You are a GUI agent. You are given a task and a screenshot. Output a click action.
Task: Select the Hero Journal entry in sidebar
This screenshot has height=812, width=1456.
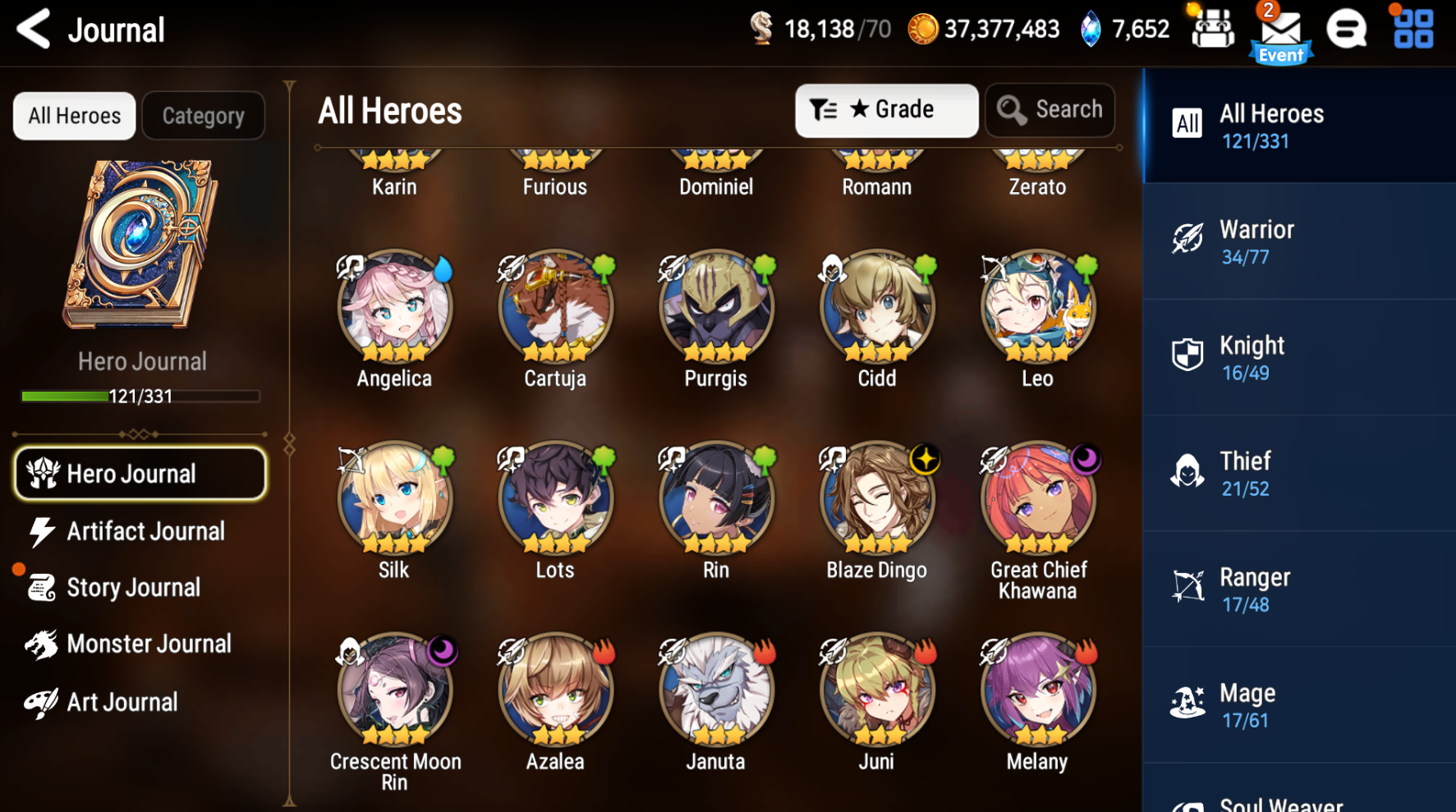[x=138, y=473]
